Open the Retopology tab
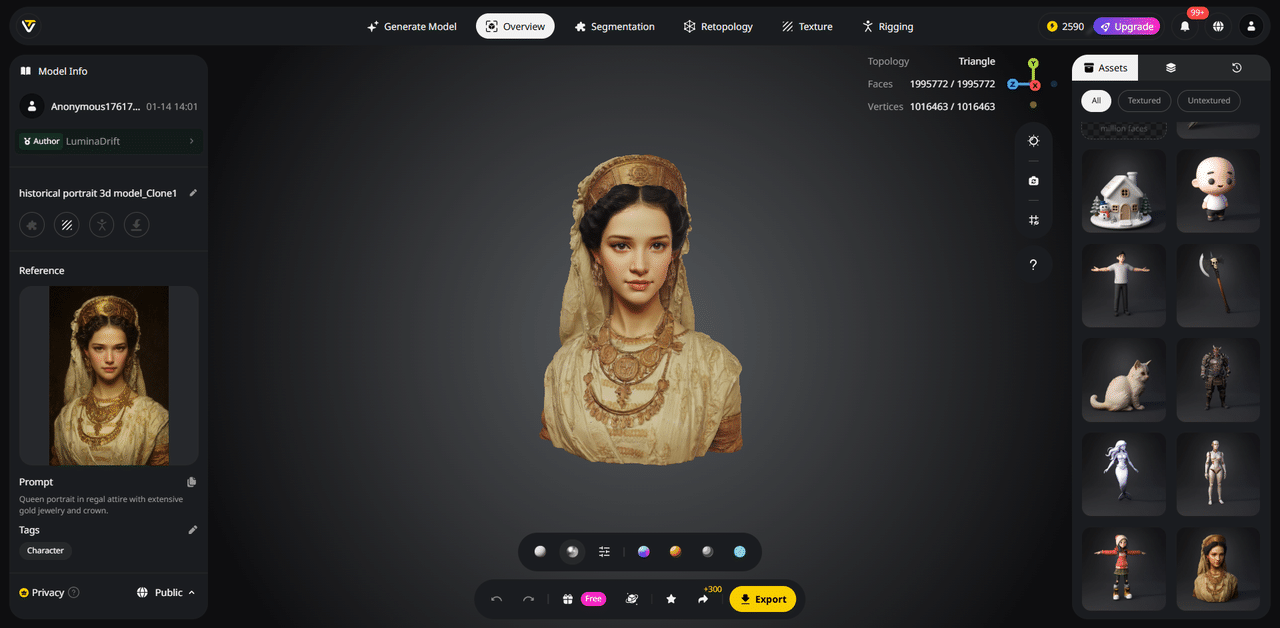This screenshot has width=1280, height=628. coord(718,27)
